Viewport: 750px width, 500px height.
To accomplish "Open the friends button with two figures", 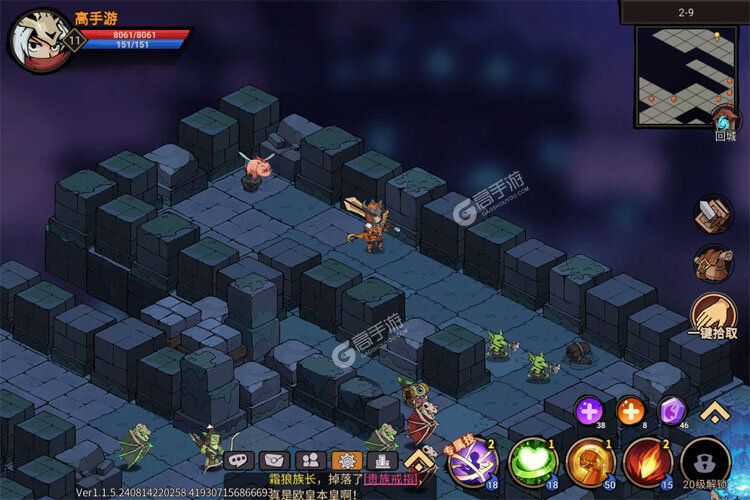I will [x=310, y=460].
